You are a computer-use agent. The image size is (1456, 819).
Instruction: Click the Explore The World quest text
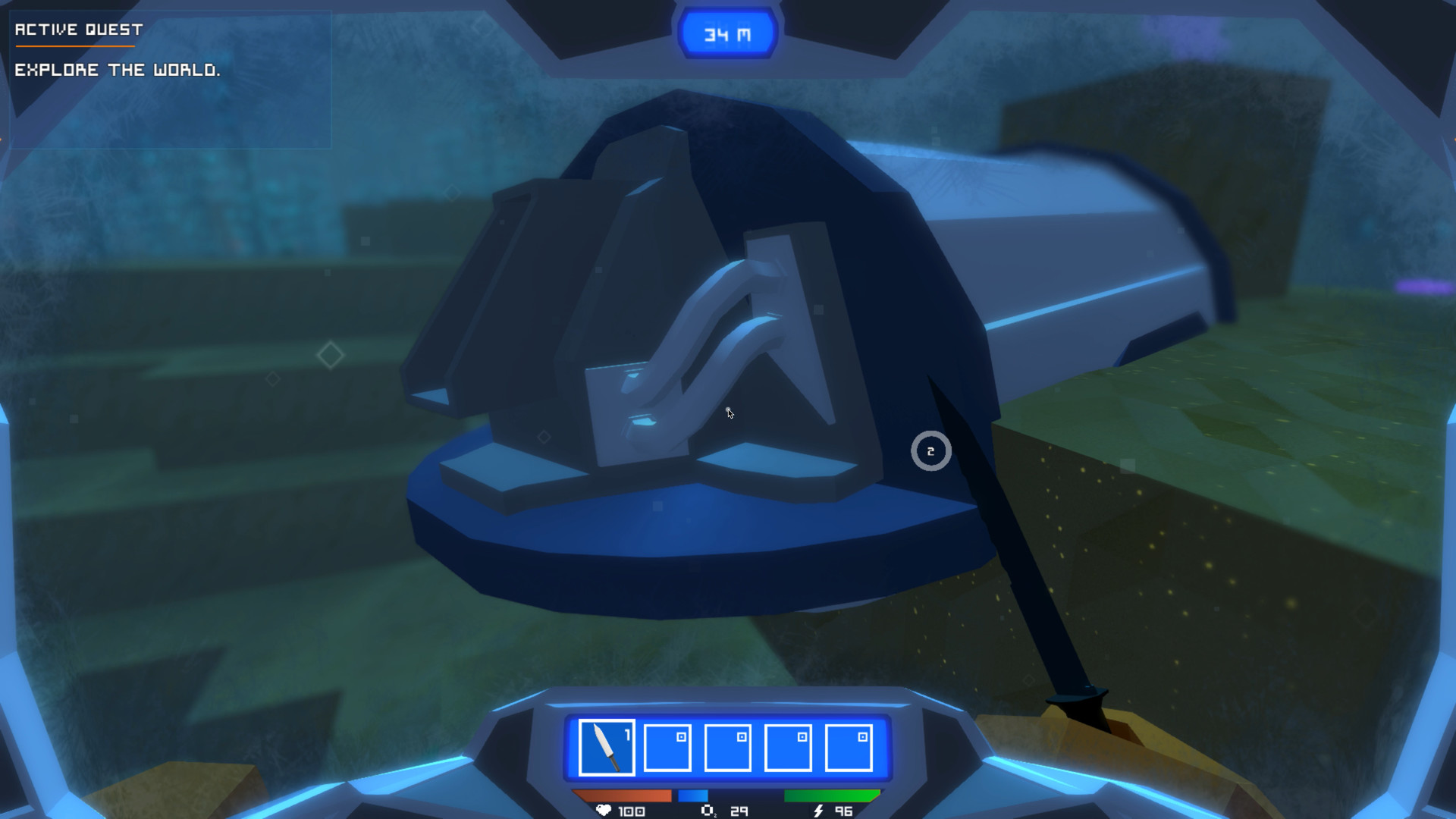pyautogui.click(x=118, y=70)
